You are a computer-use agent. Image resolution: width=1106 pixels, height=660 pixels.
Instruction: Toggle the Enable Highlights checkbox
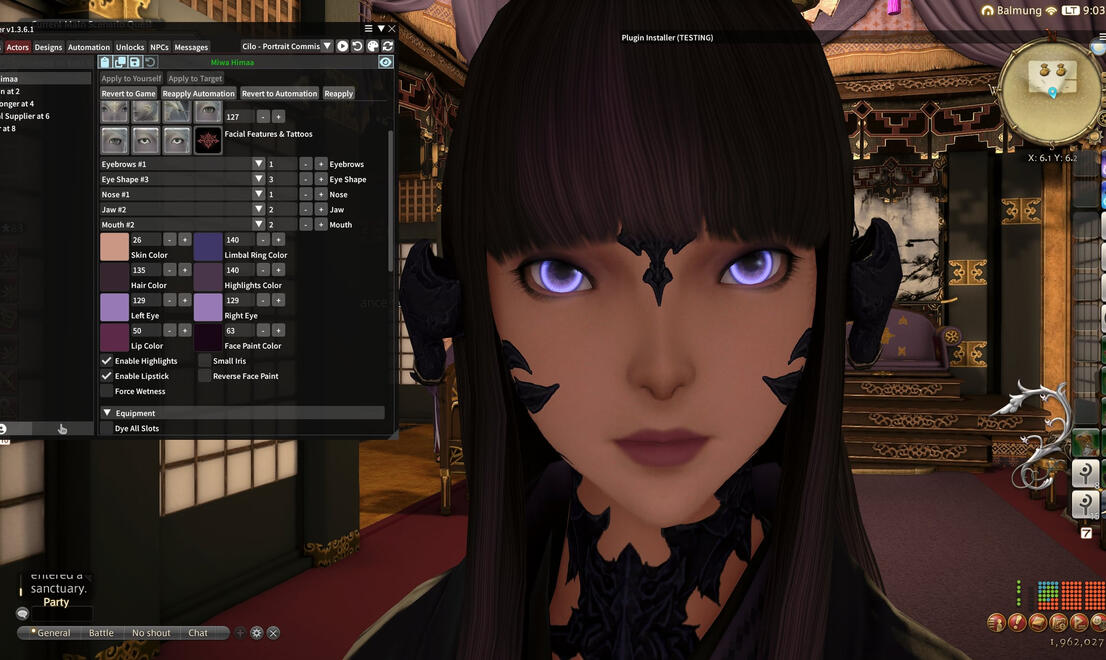tap(107, 361)
